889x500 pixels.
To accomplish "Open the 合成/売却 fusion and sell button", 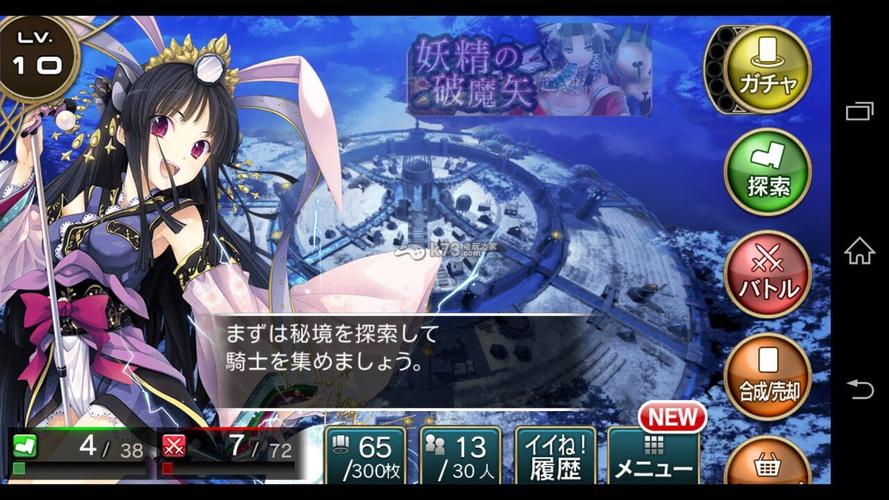I will click(767, 376).
